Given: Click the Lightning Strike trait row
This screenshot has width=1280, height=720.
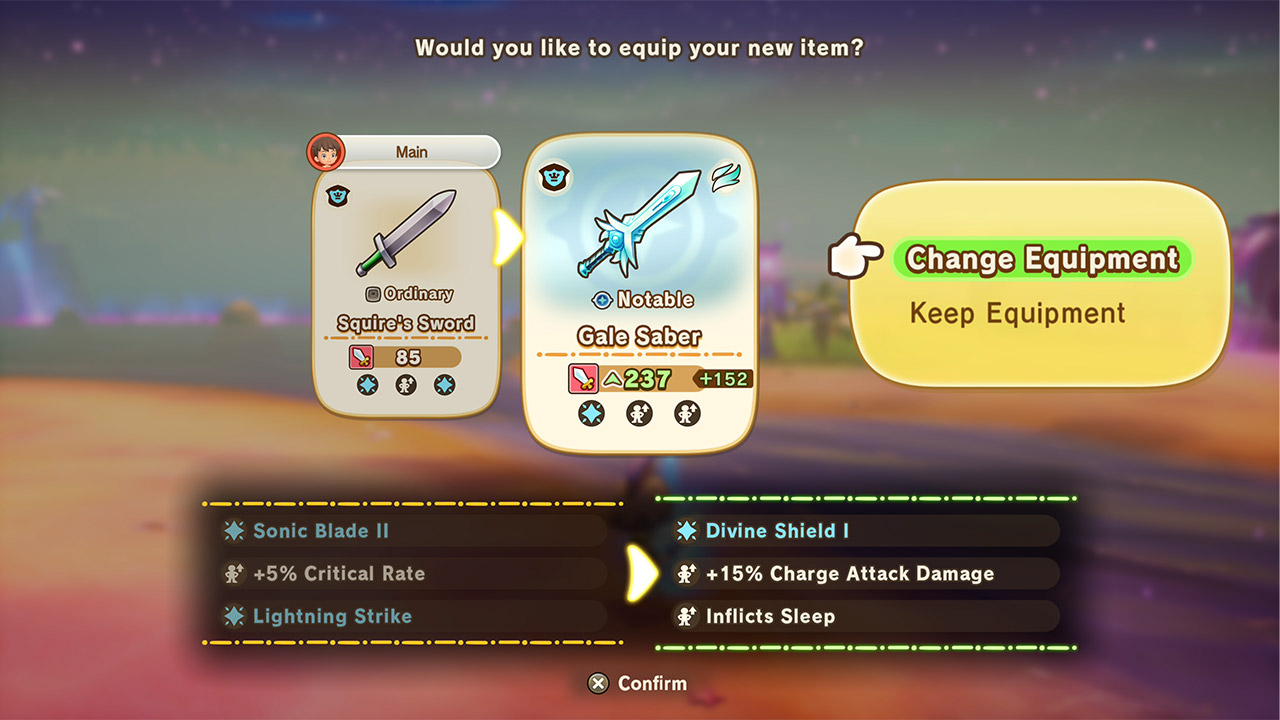Looking at the screenshot, I should 412,616.
